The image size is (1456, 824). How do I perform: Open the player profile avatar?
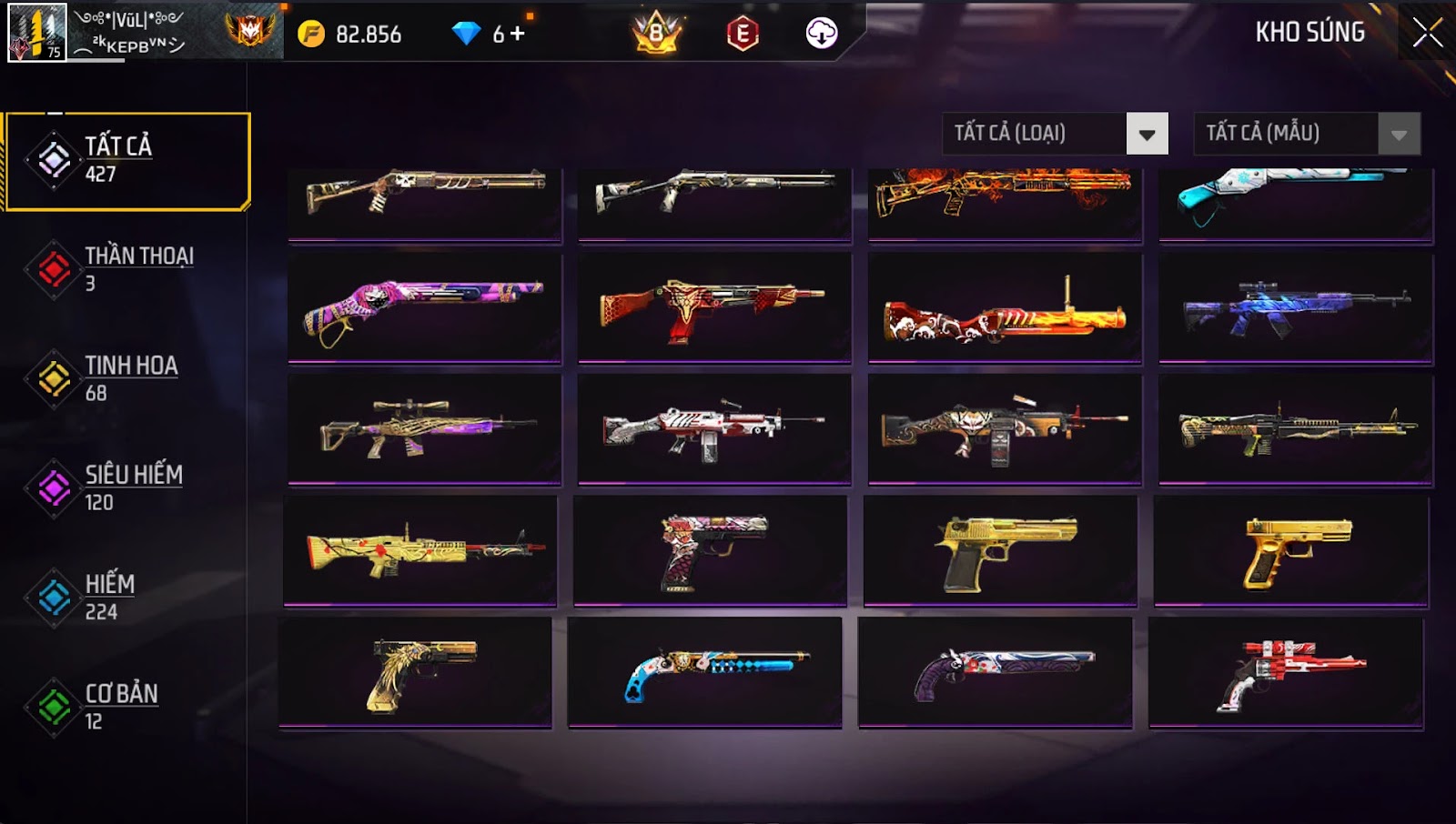tap(36, 33)
